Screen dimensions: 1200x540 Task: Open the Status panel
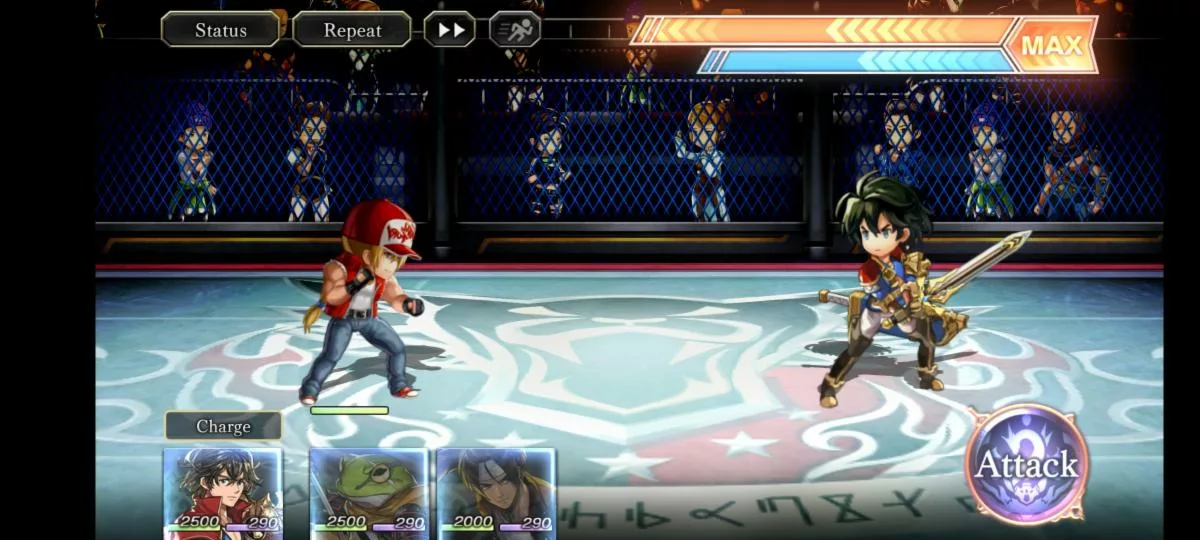pyautogui.click(x=220, y=30)
